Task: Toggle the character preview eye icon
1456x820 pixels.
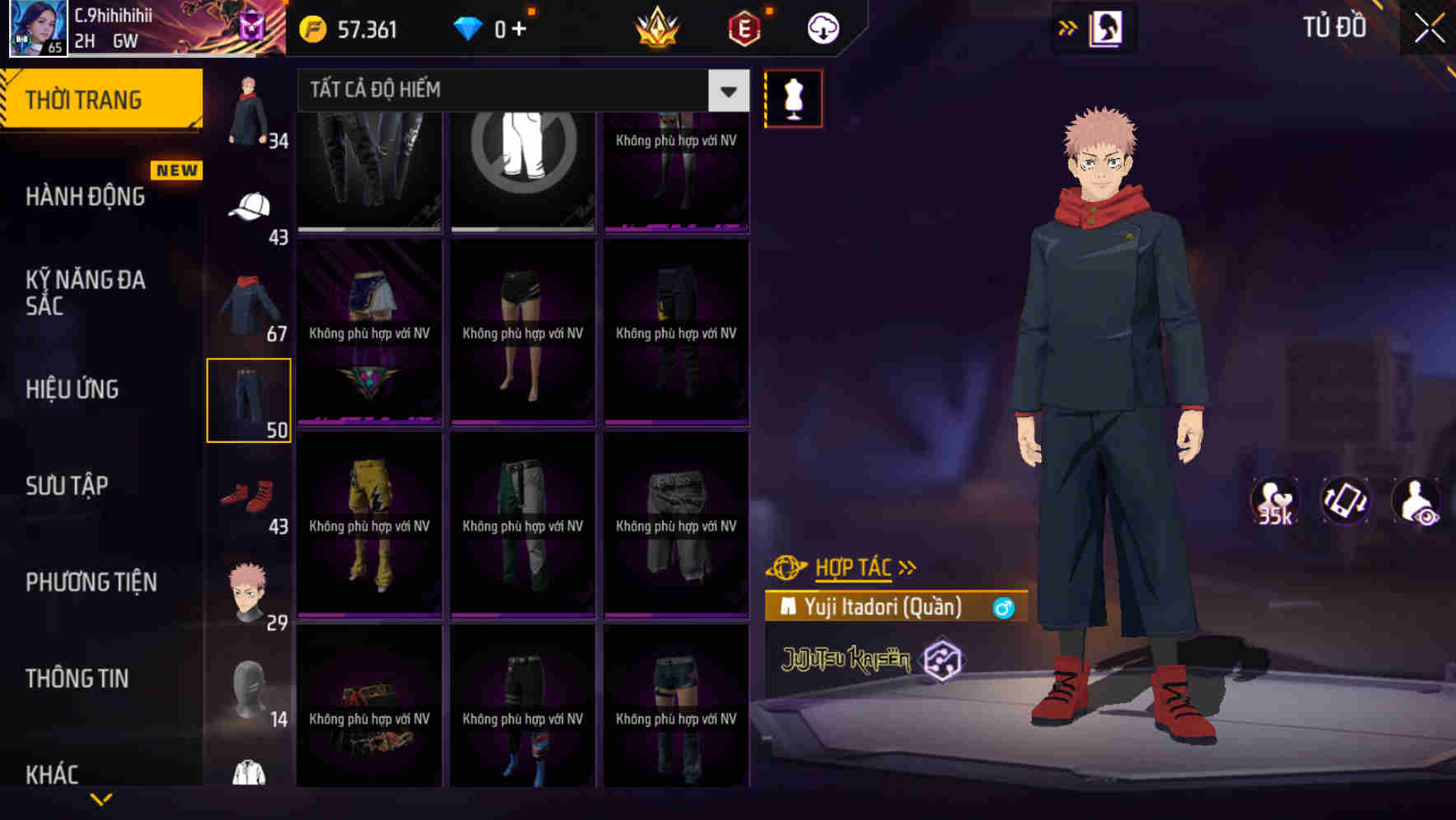Action: pyautogui.click(x=1418, y=502)
